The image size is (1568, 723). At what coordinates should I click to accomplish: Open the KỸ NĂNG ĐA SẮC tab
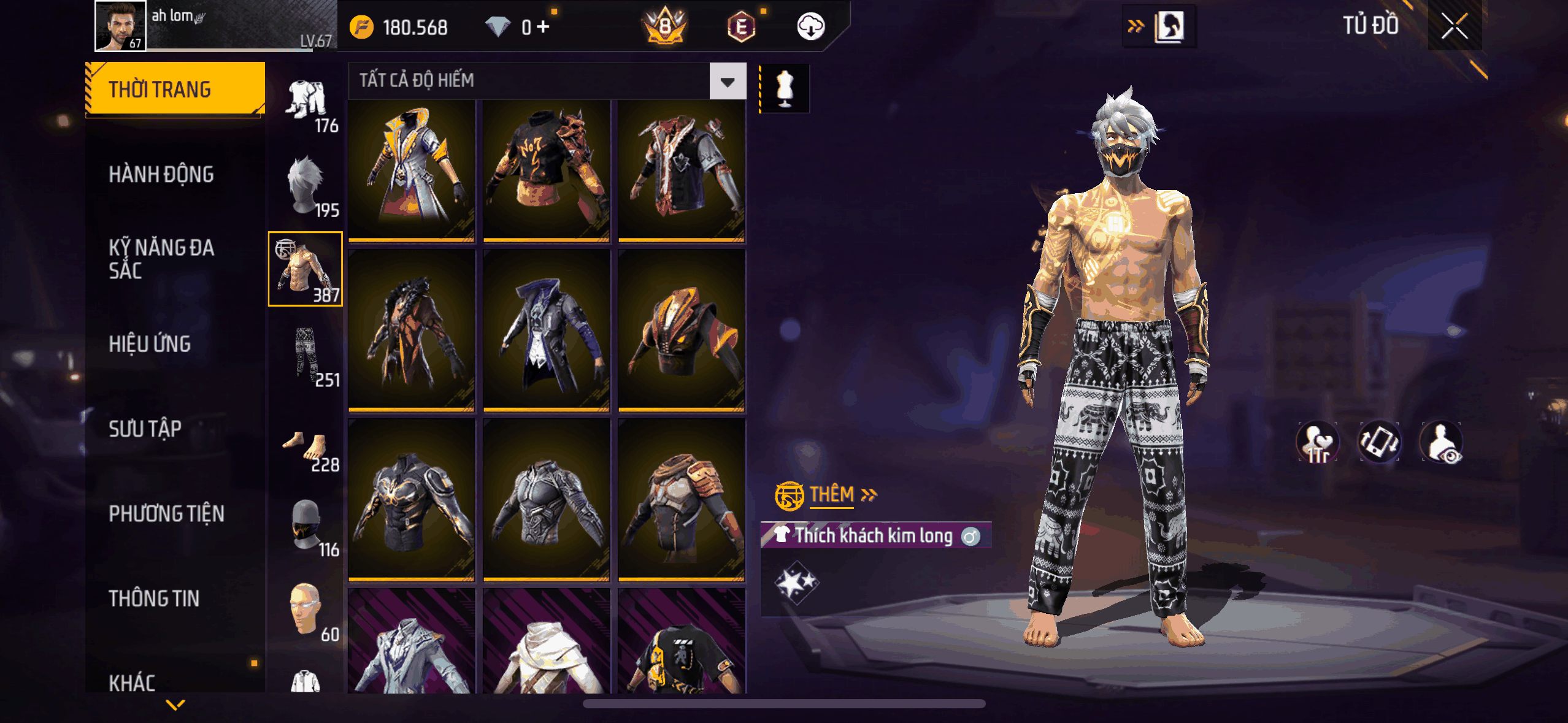(161, 259)
